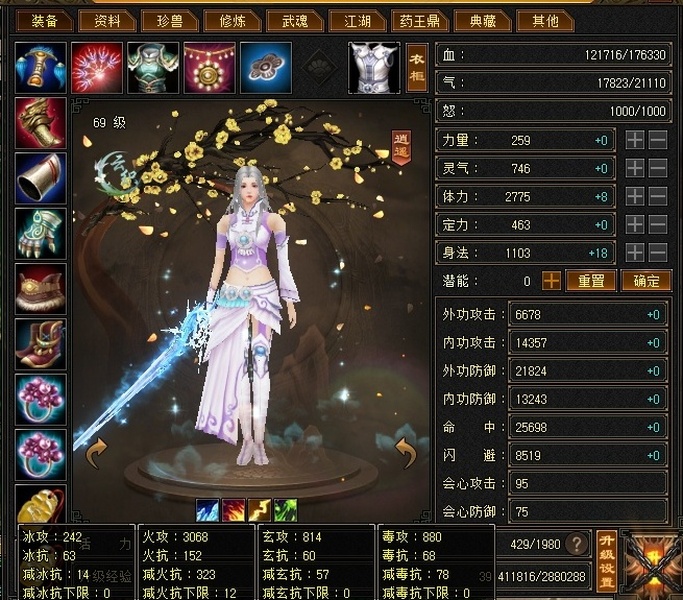Select the 典藏 tab
The height and width of the screenshot is (600, 683).
[483, 20]
